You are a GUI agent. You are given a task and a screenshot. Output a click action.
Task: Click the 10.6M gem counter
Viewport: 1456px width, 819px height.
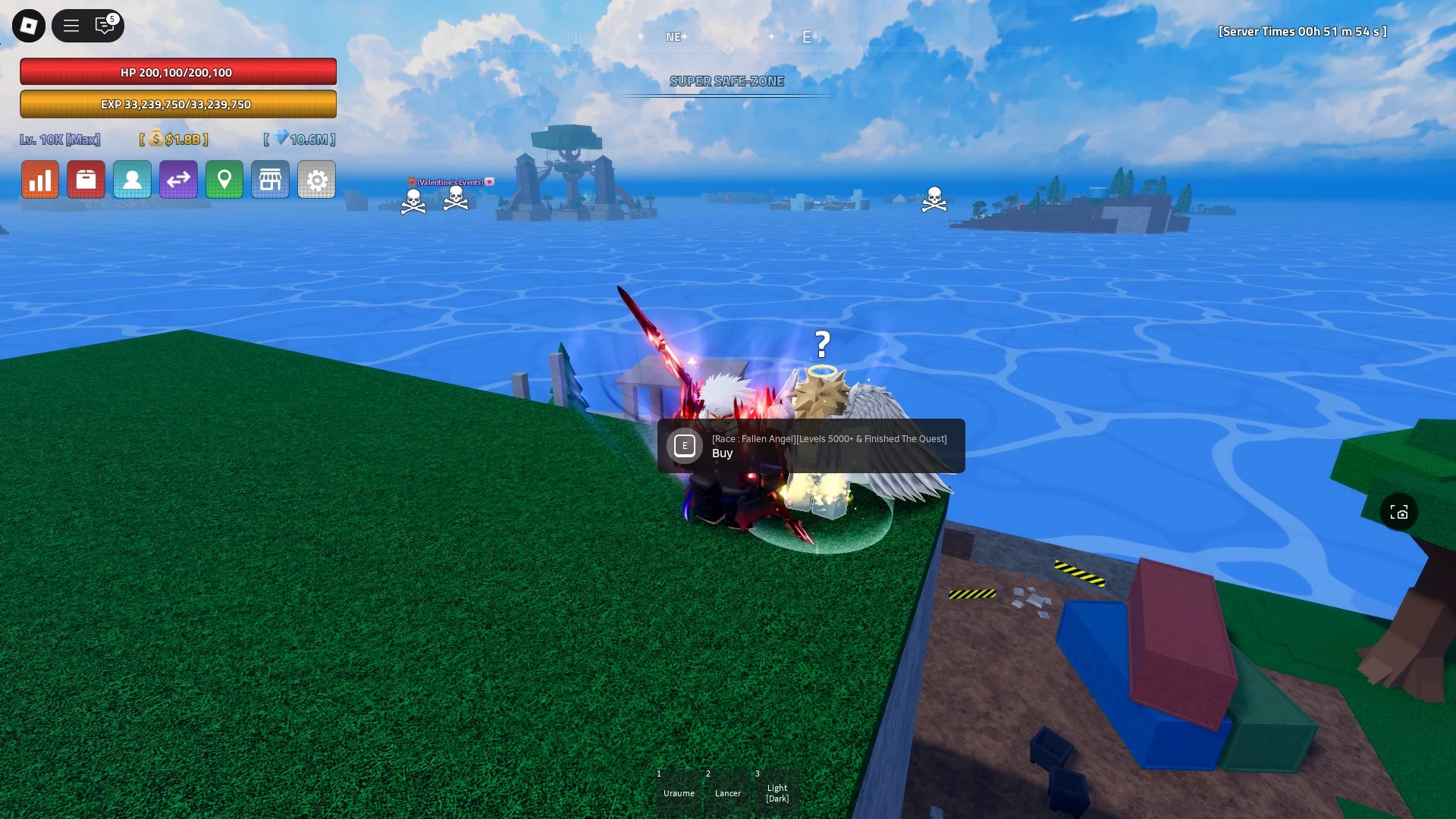298,140
